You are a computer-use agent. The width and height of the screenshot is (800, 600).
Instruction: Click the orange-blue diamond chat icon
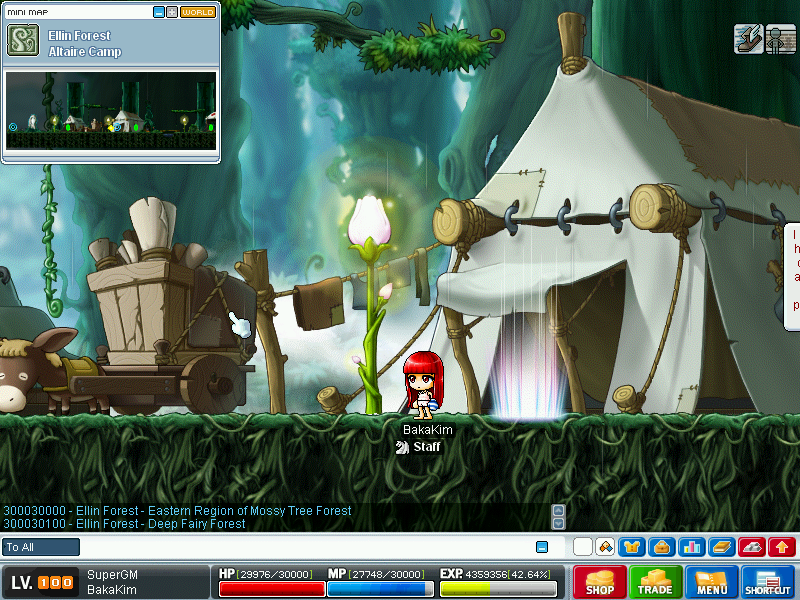click(605, 547)
